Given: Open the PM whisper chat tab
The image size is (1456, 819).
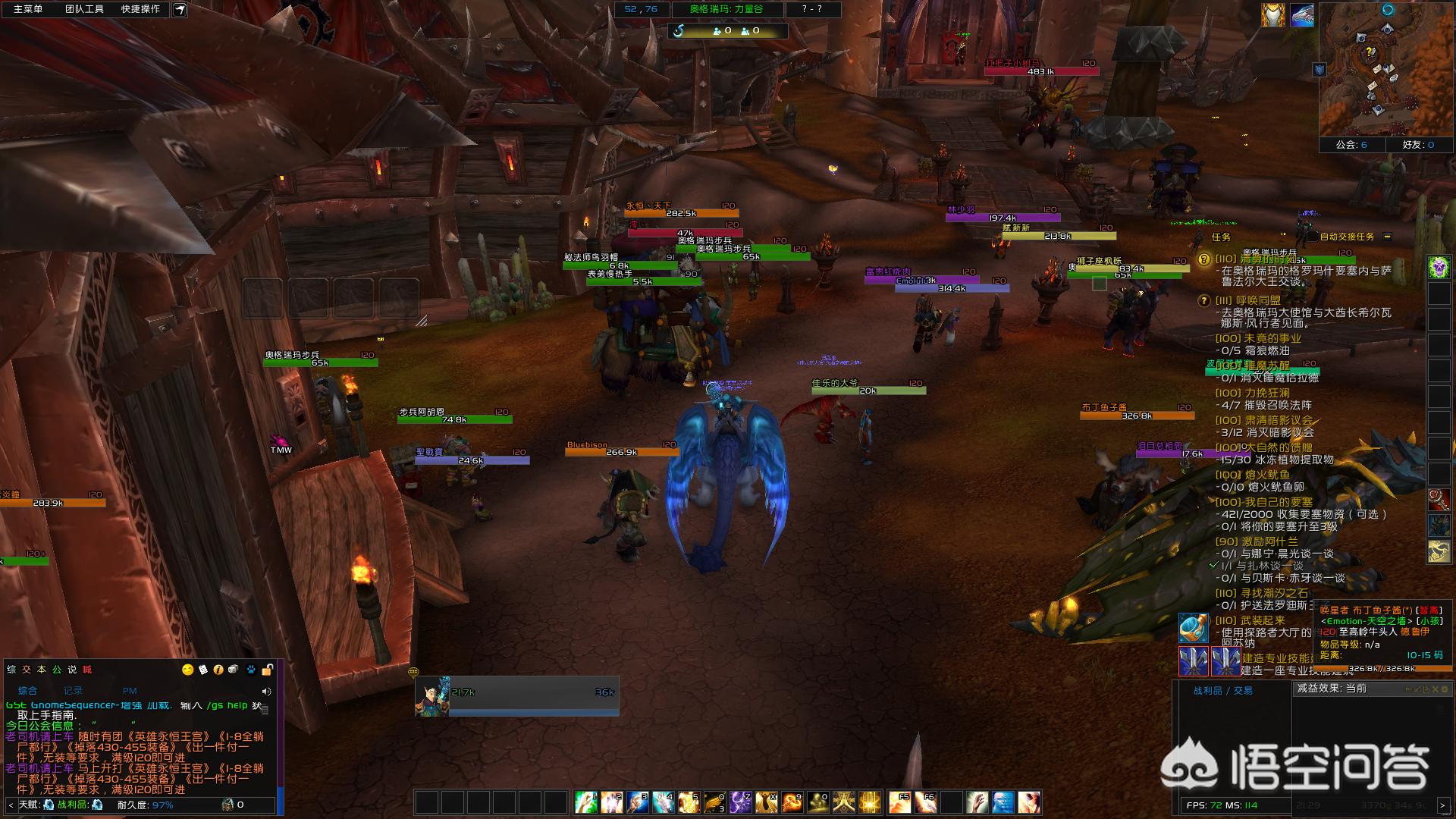Looking at the screenshot, I should [130, 691].
